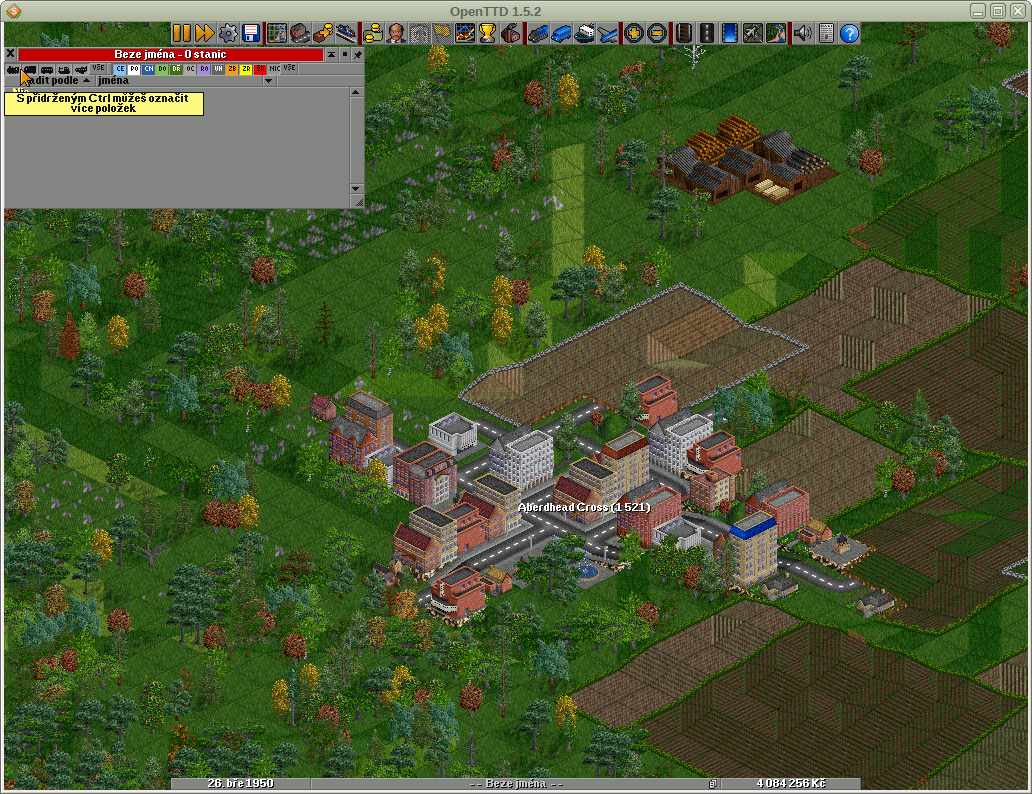Show the finances coin stack window
This screenshot has height=794, width=1032.
coord(373,34)
